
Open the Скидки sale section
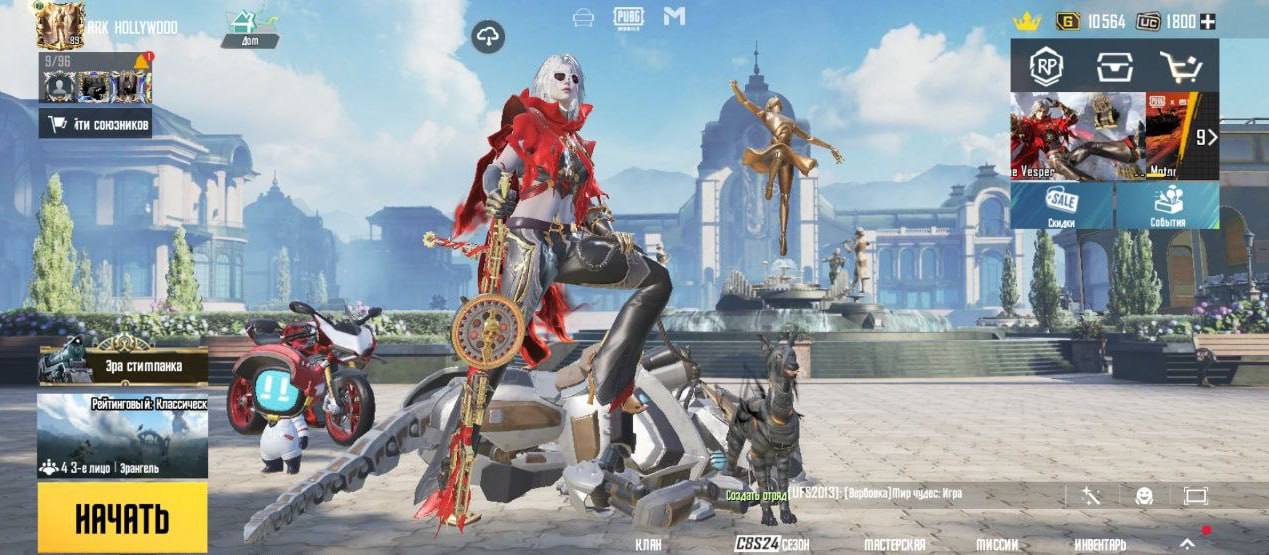(1062, 205)
